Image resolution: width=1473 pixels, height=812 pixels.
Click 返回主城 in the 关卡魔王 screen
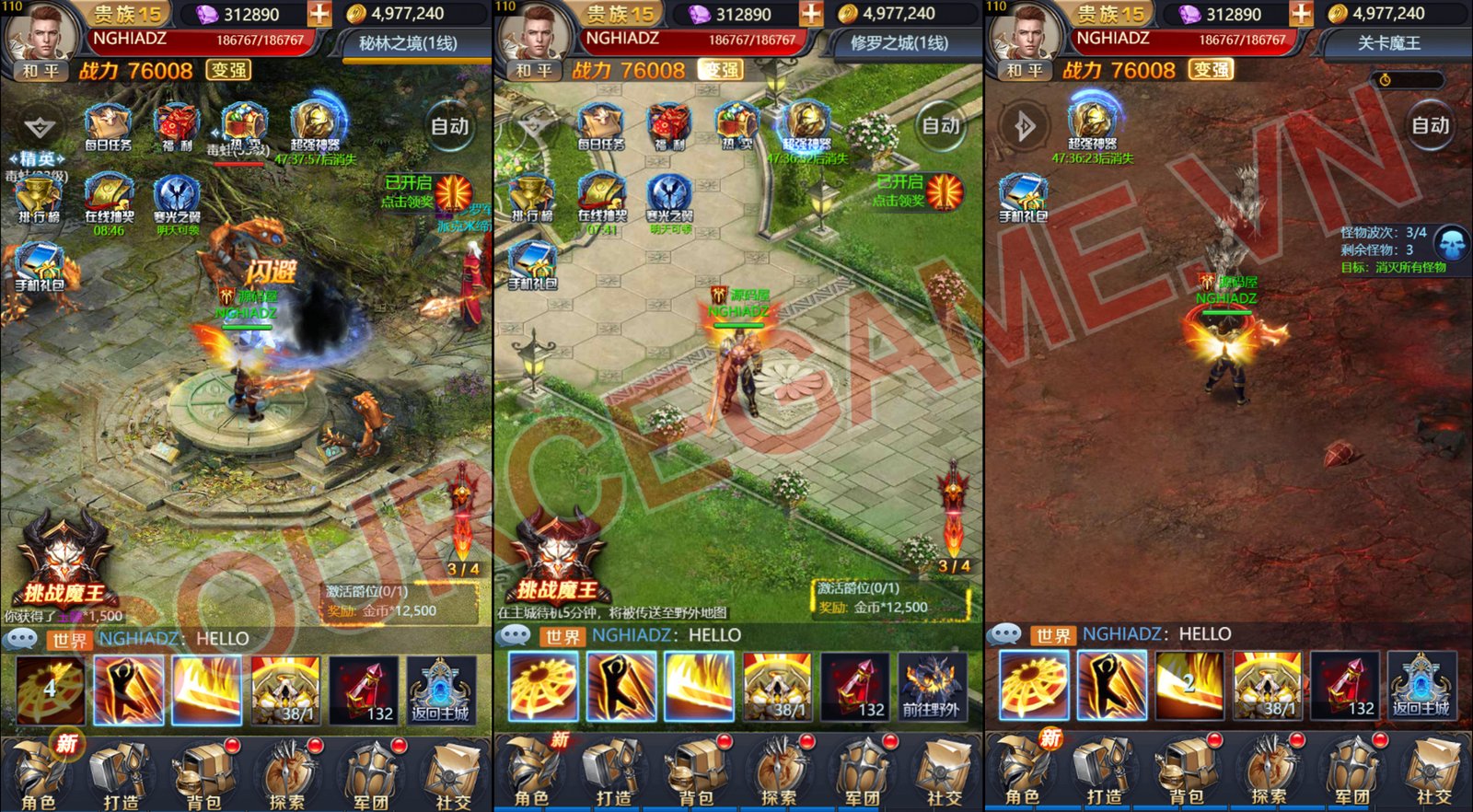click(x=1421, y=686)
